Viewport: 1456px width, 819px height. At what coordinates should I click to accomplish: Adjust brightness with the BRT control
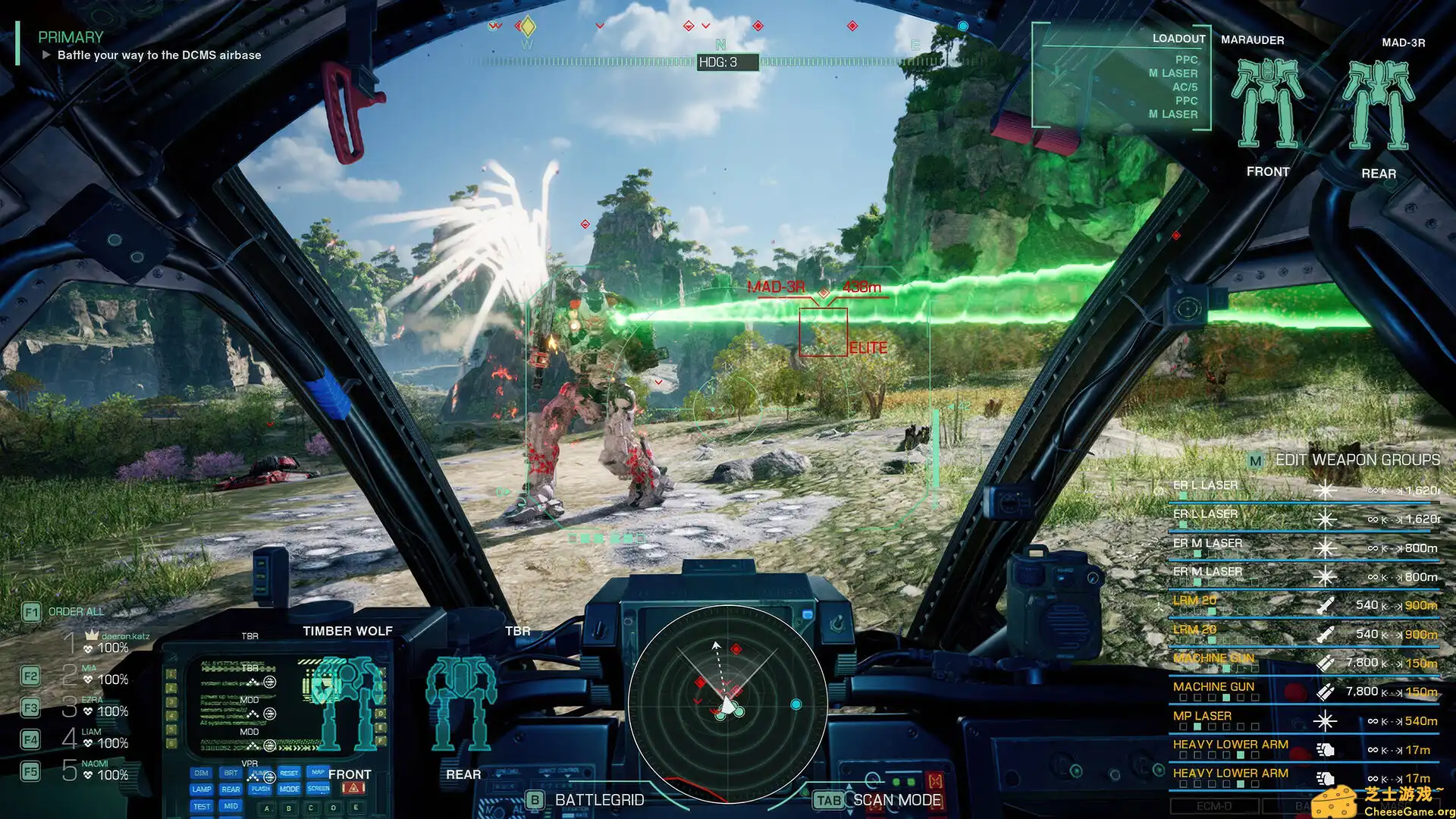click(x=231, y=773)
